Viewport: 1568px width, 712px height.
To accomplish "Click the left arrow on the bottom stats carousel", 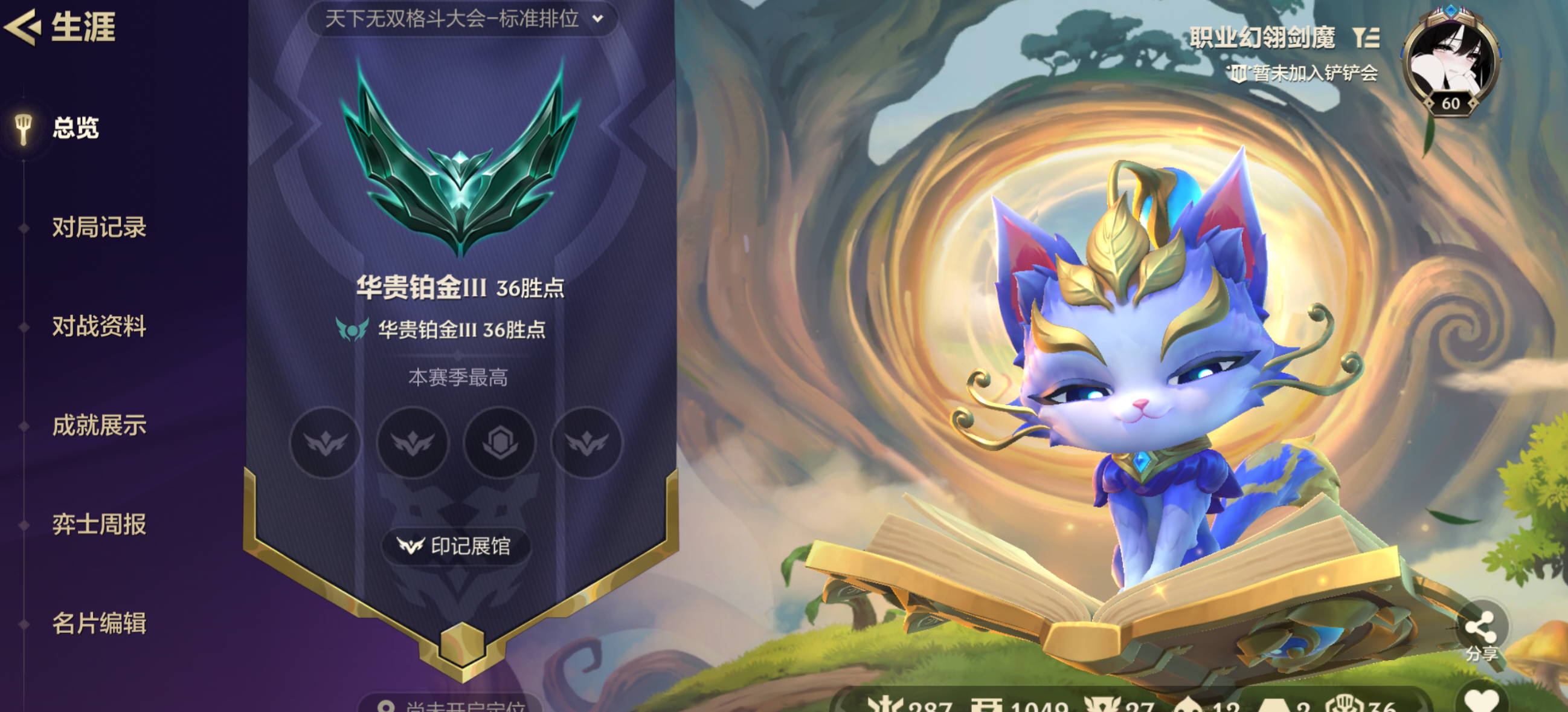I will (x=841, y=705).
